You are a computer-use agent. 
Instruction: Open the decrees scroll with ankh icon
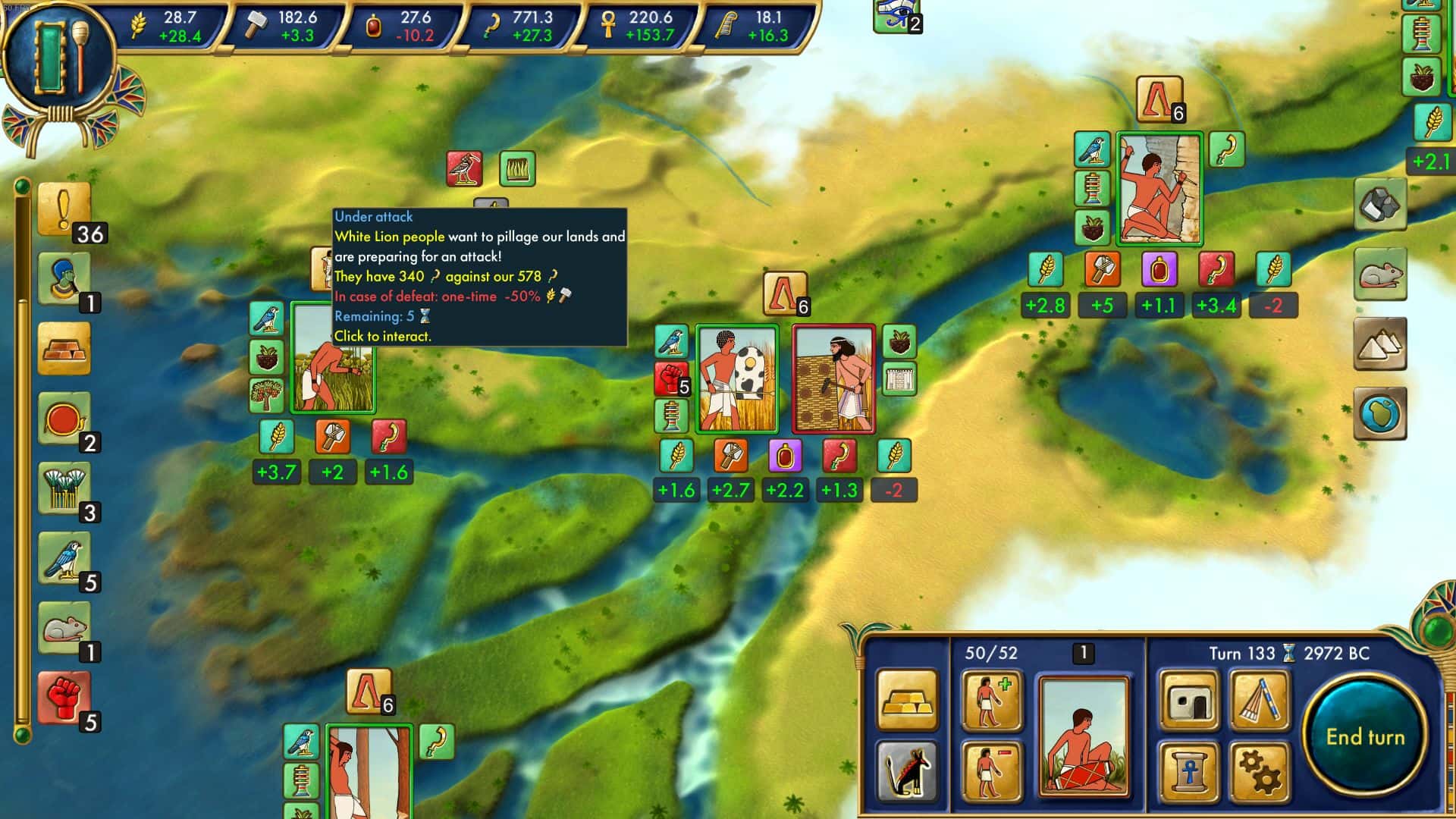[x=1189, y=773]
